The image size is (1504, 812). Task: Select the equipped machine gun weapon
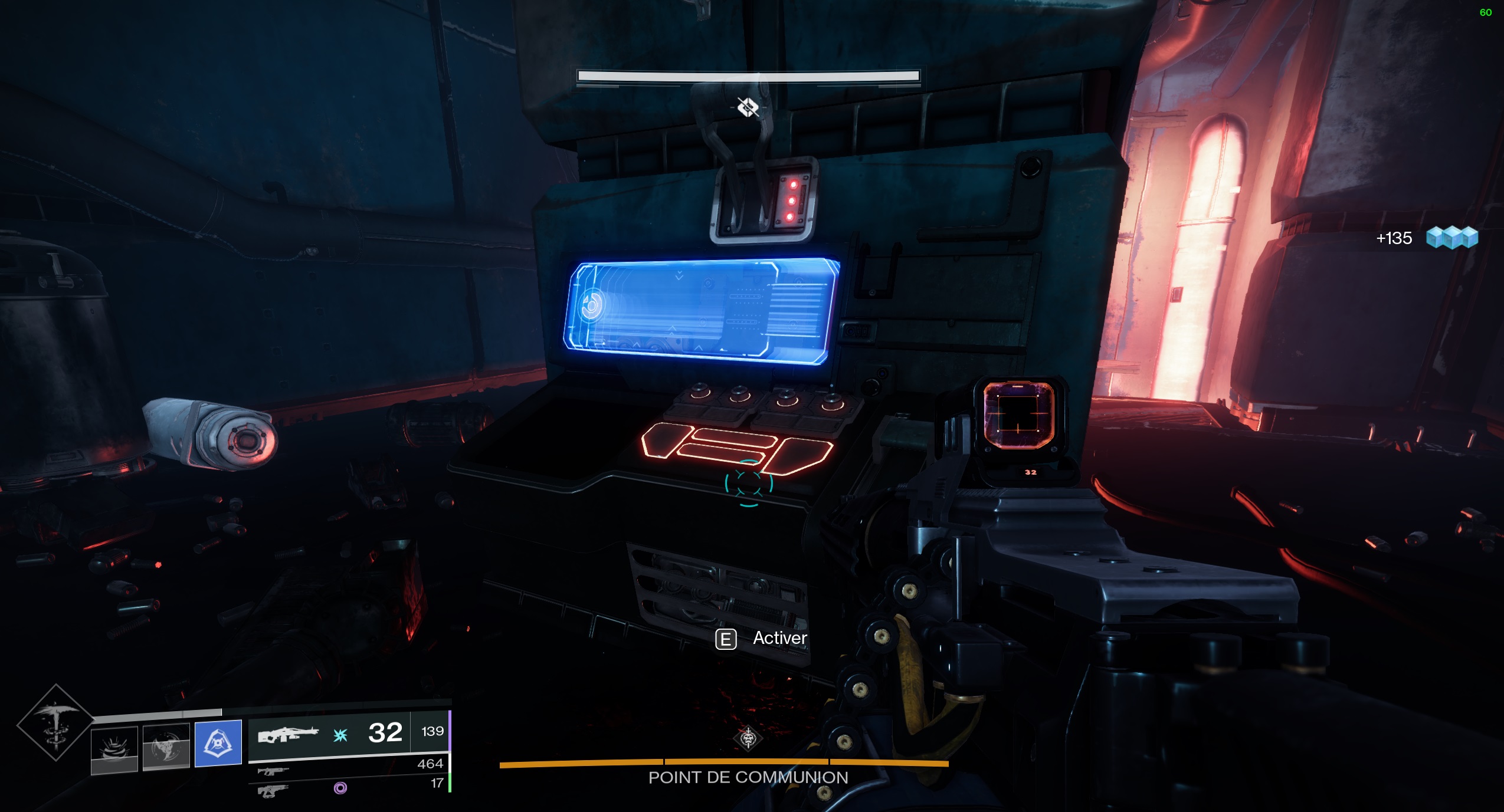coord(288,735)
